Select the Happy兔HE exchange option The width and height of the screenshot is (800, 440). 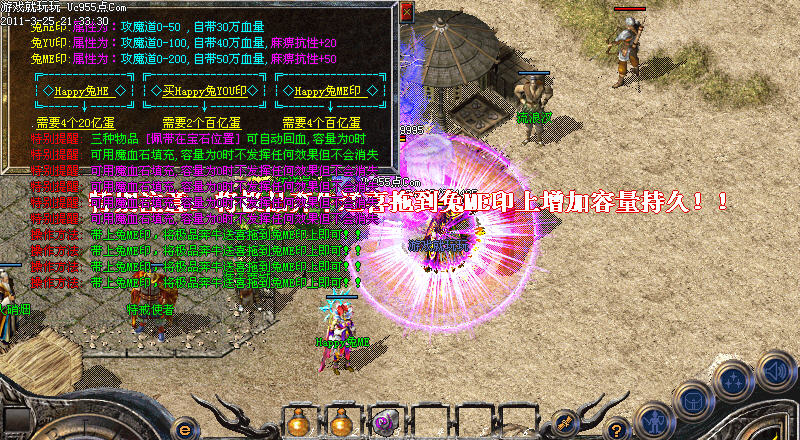click(x=75, y=91)
